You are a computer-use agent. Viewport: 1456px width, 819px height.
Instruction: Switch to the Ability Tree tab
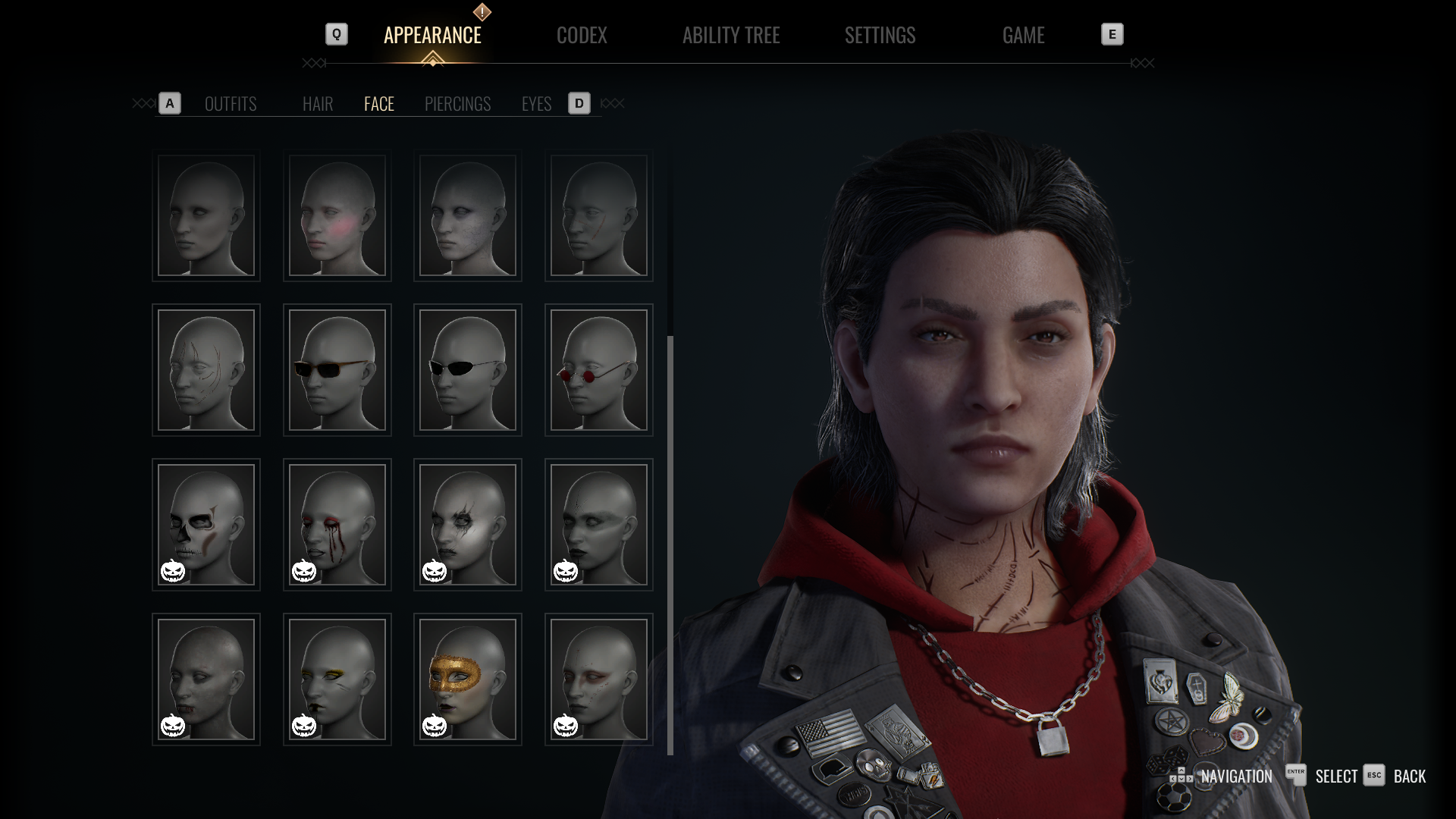click(x=730, y=35)
